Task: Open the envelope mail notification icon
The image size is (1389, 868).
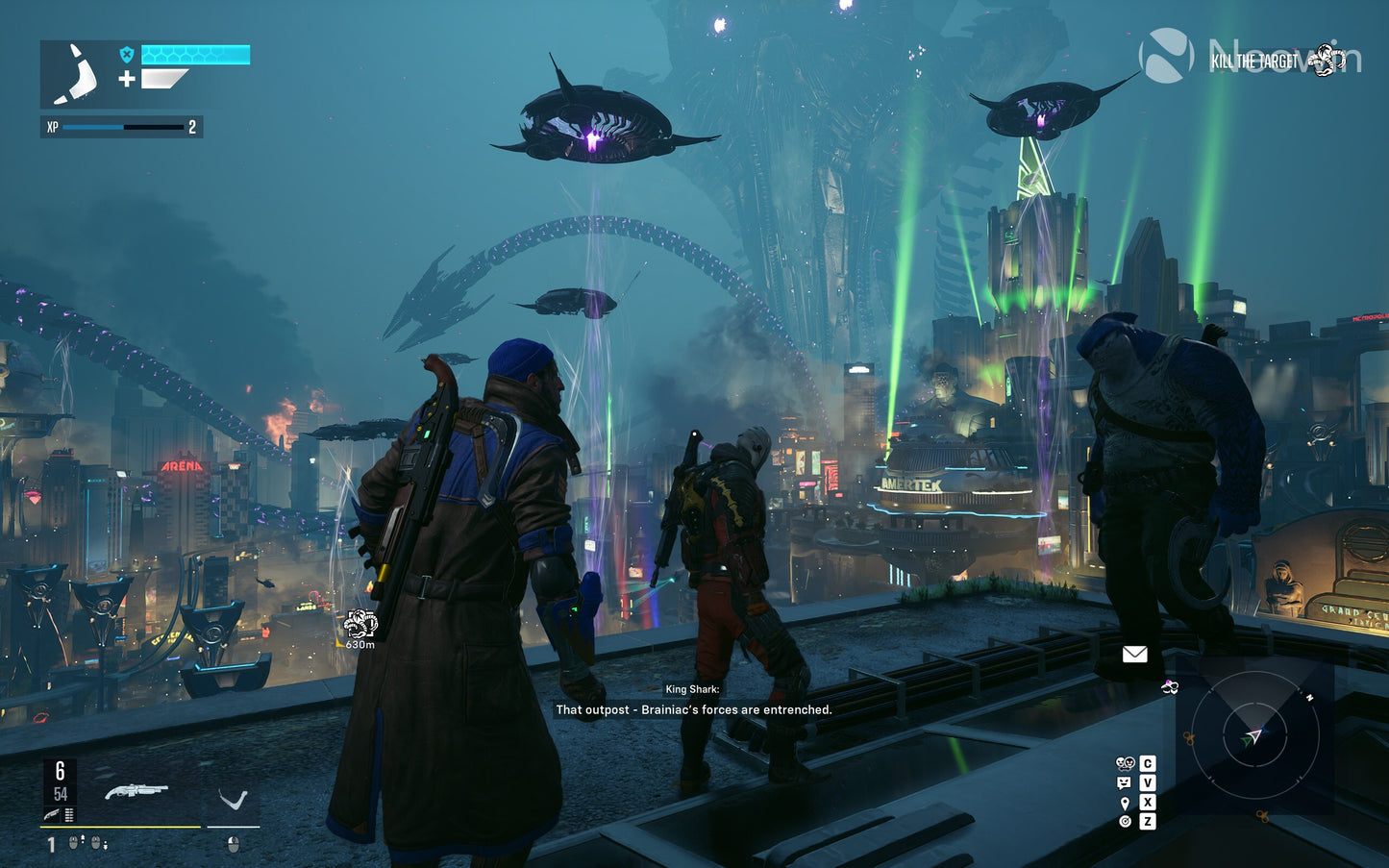Action: (1135, 655)
